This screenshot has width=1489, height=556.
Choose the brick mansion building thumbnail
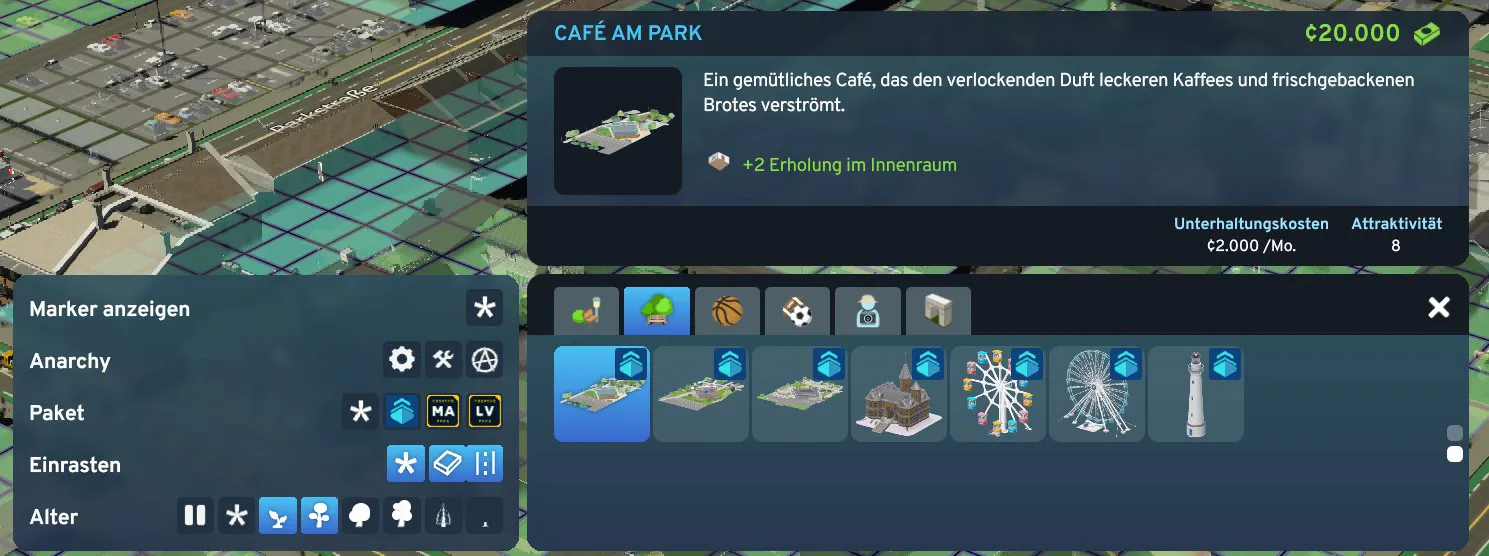(x=898, y=394)
